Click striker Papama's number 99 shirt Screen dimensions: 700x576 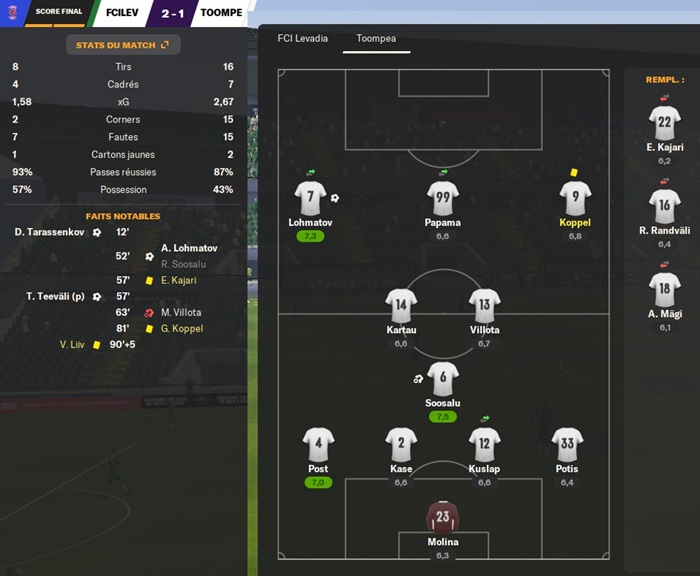443,198
